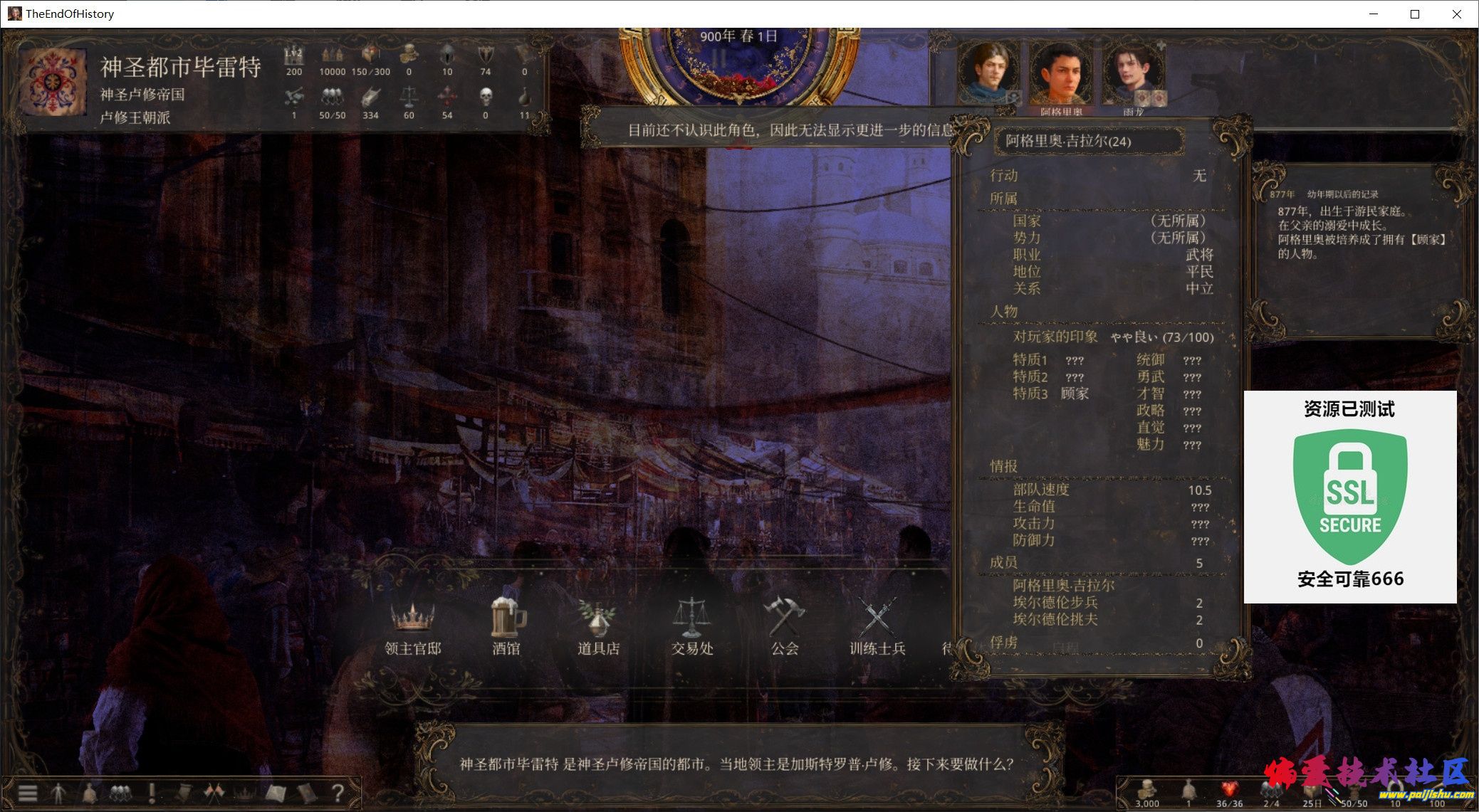The width and height of the screenshot is (1479, 812).
Task: Select the 雨龙 character portrait
Action: (x=1132, y=75)
